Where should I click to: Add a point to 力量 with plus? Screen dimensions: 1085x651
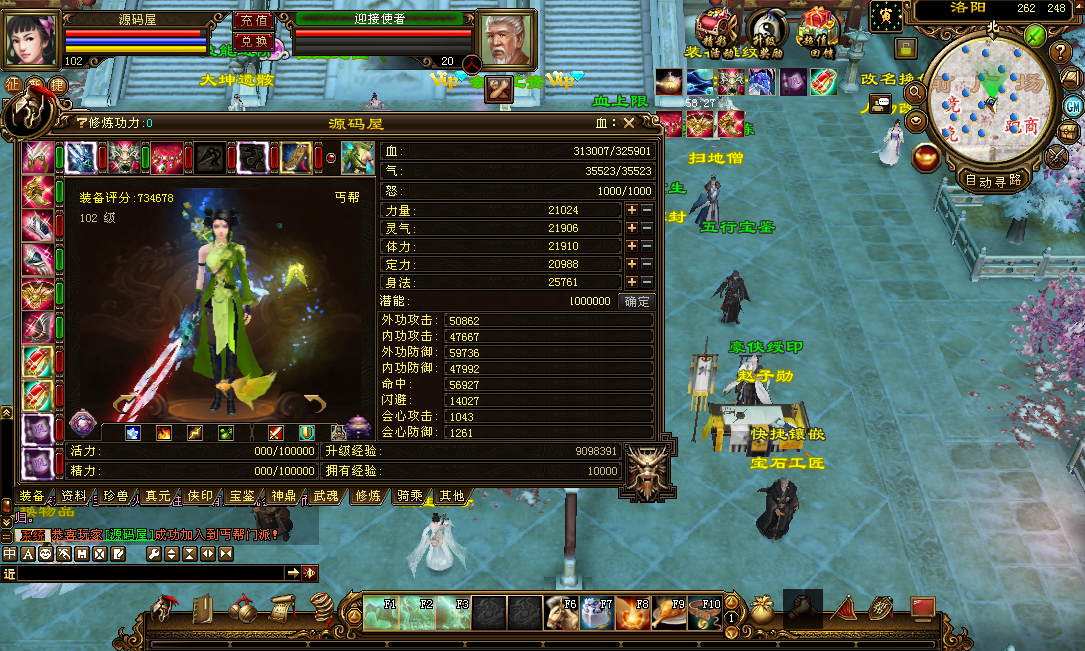tap(632, 211)
